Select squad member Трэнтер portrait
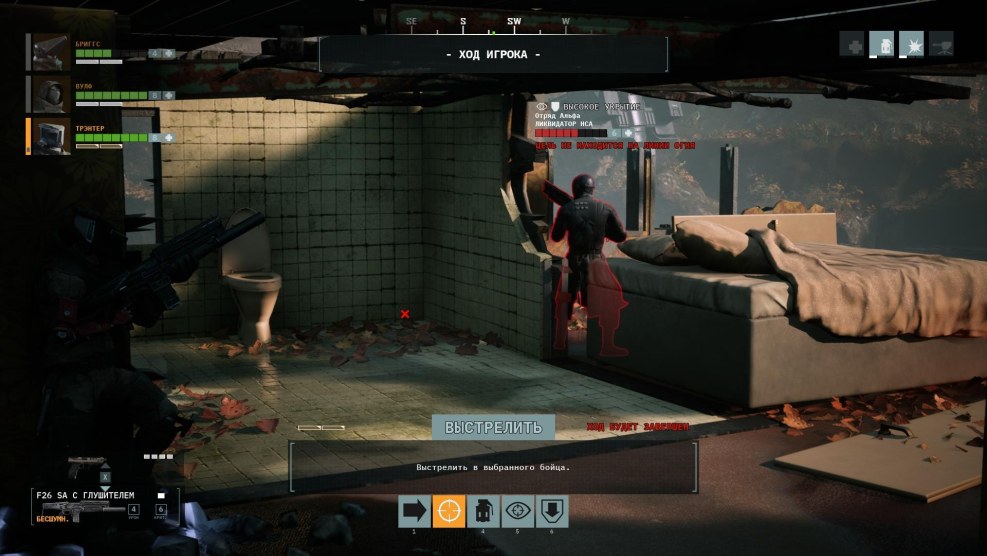The image size is (987, 556). 48,137
